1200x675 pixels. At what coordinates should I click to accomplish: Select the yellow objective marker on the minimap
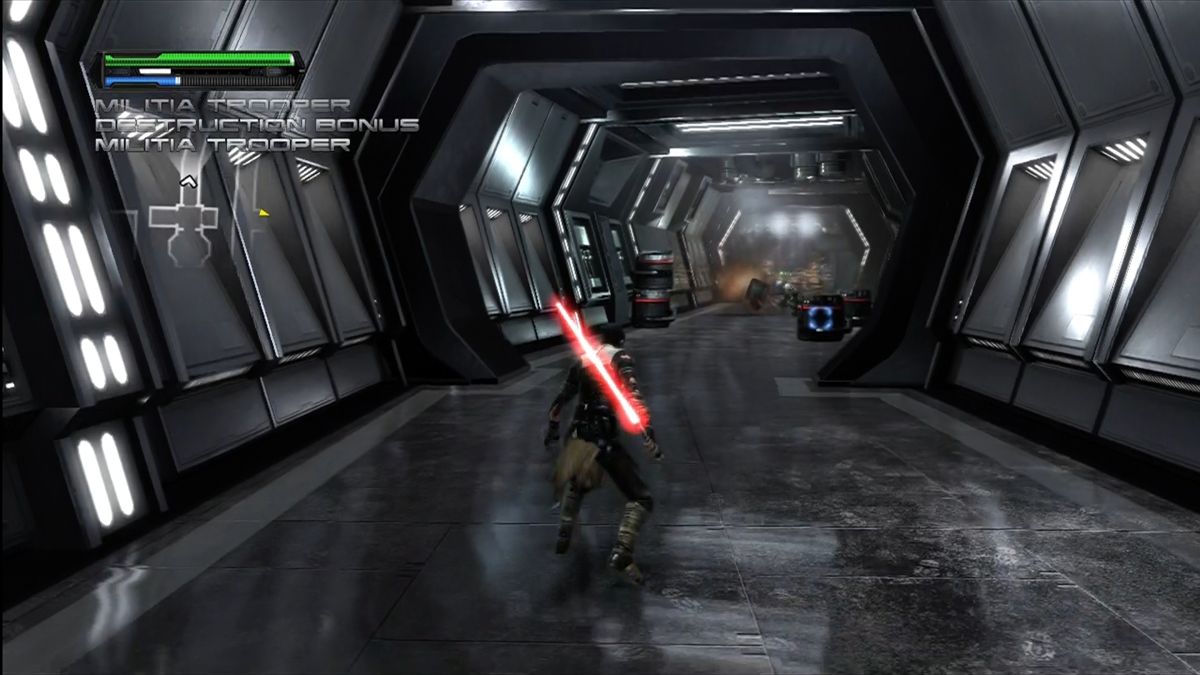click(264, 212)
